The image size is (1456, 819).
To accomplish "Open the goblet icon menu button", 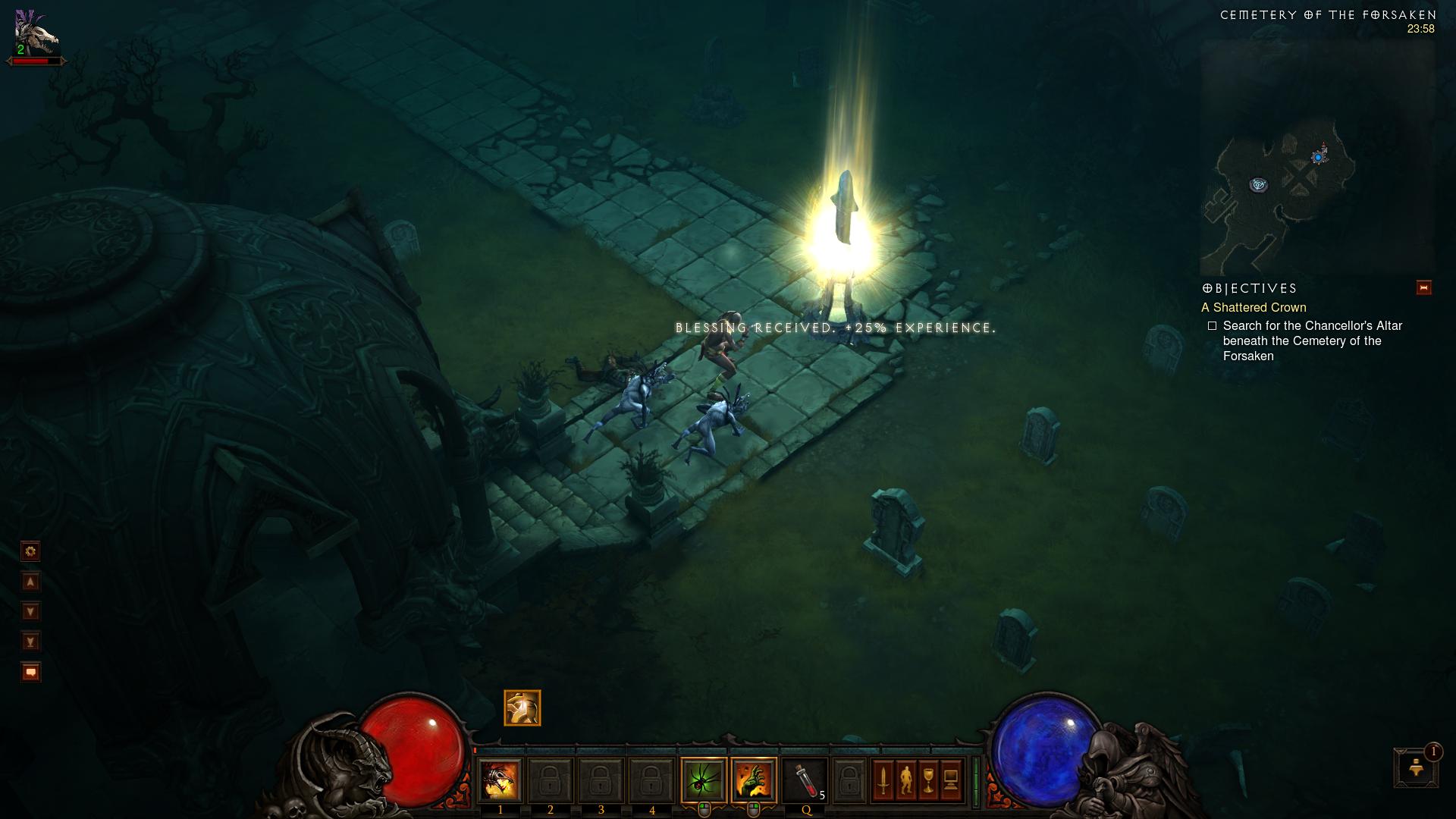I will [929, 780].
